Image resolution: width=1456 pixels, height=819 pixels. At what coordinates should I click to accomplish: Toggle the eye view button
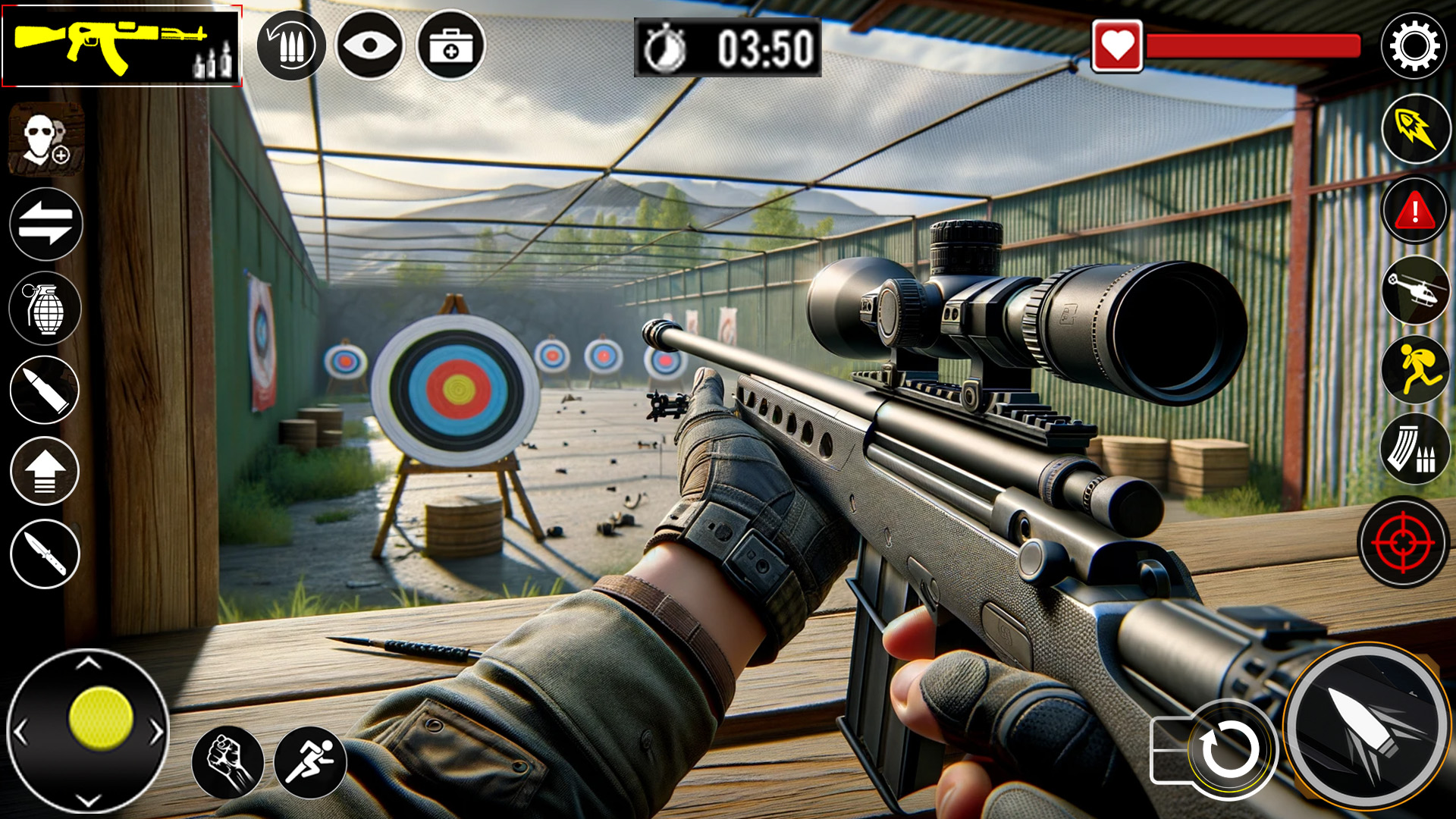[370, 46]
